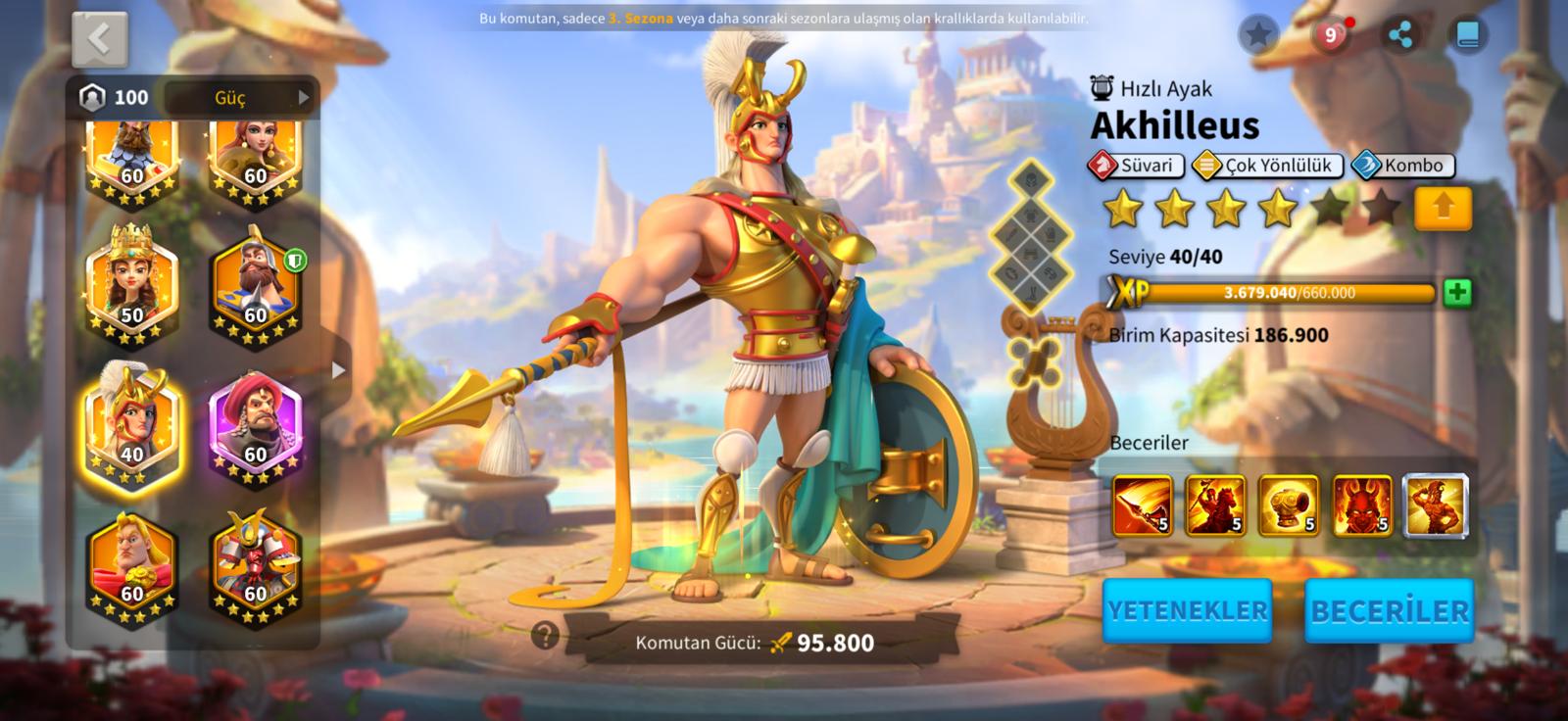The height and width of the screenshot is (721, 1568).
Task: Select the spear strike skill icon
Action: (1142, 505)
